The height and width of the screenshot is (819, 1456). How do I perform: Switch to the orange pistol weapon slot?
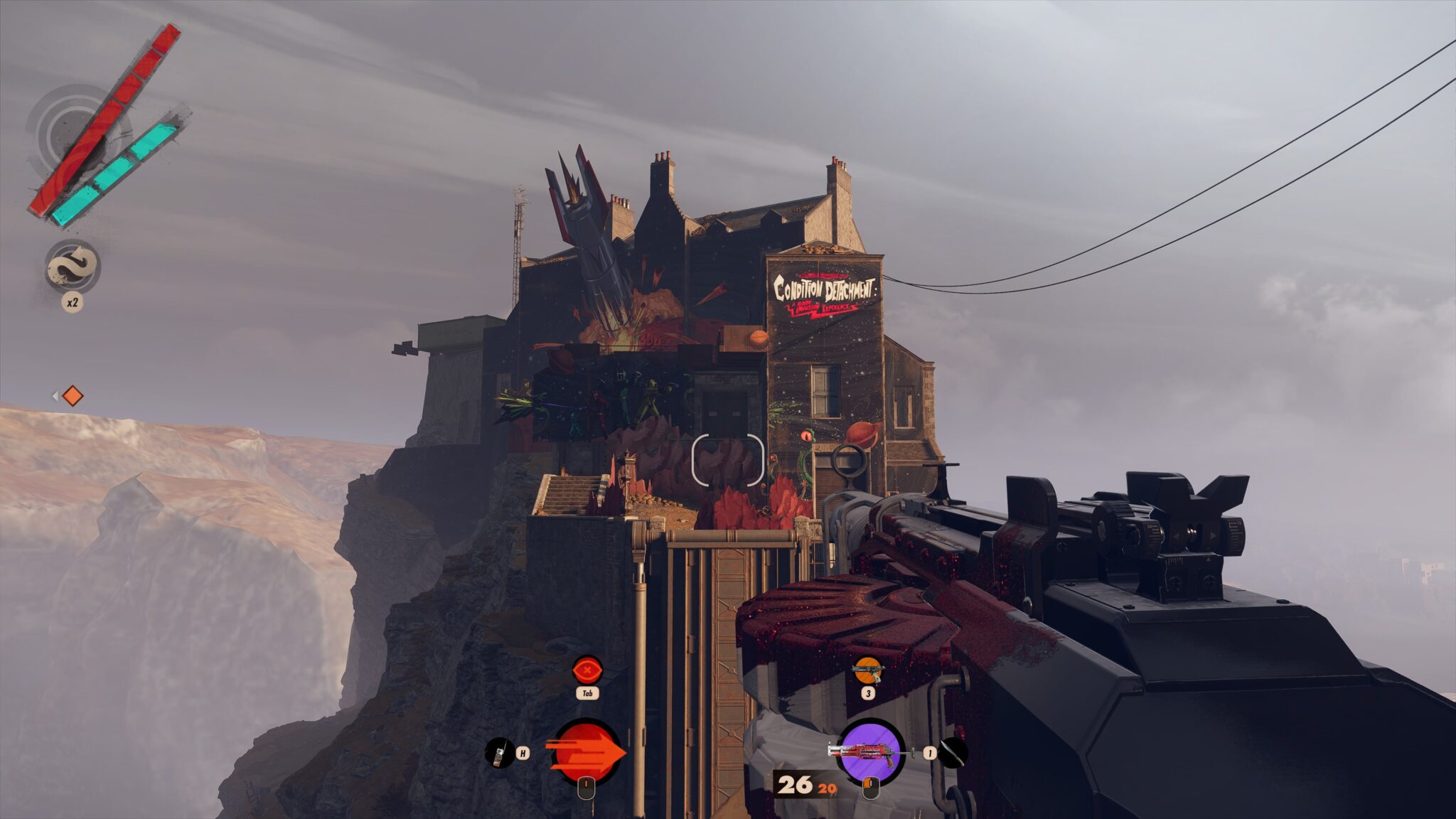point(867,670)
